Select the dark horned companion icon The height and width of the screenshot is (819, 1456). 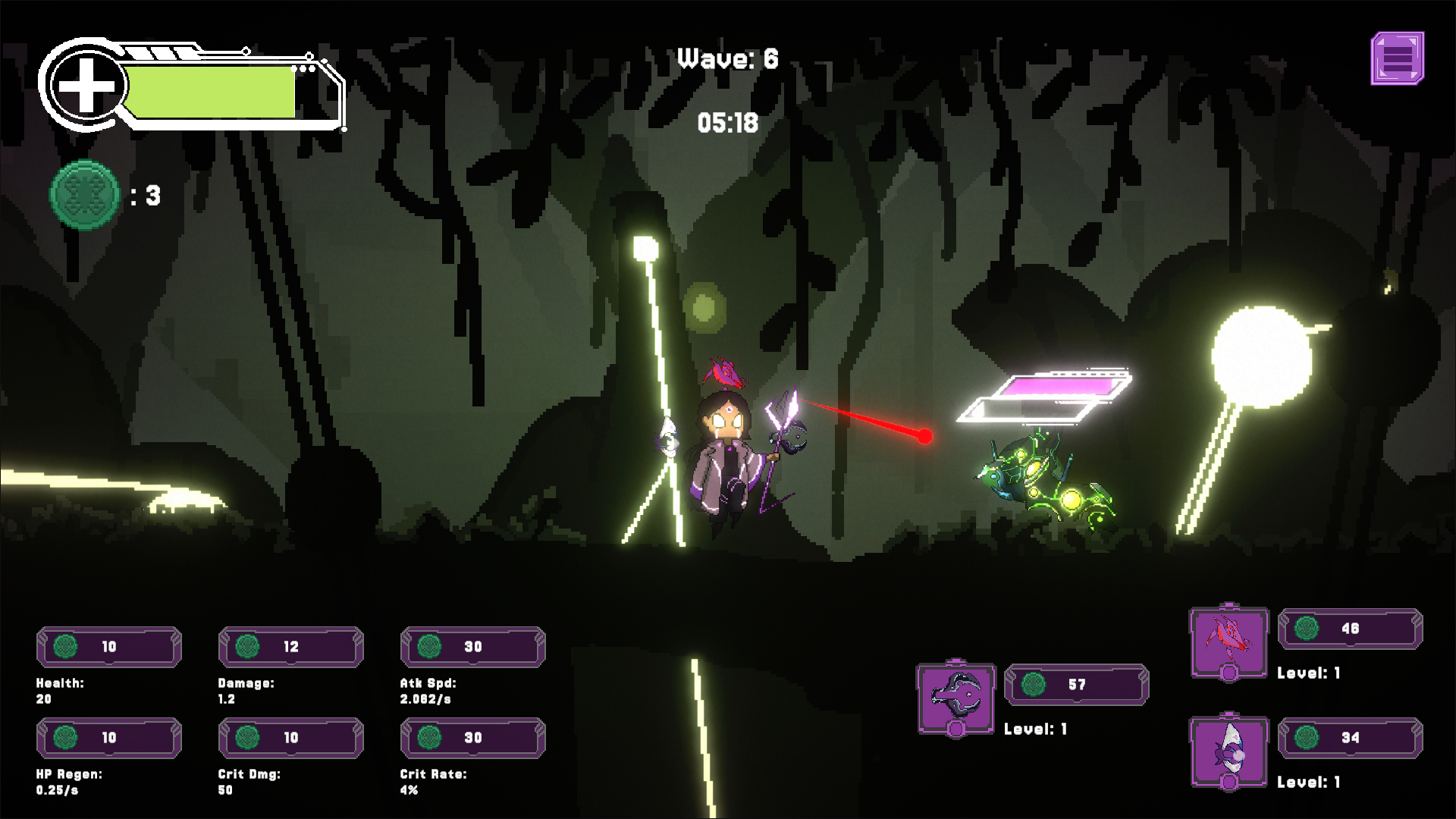pyautogui.click(x=955, y=697)
